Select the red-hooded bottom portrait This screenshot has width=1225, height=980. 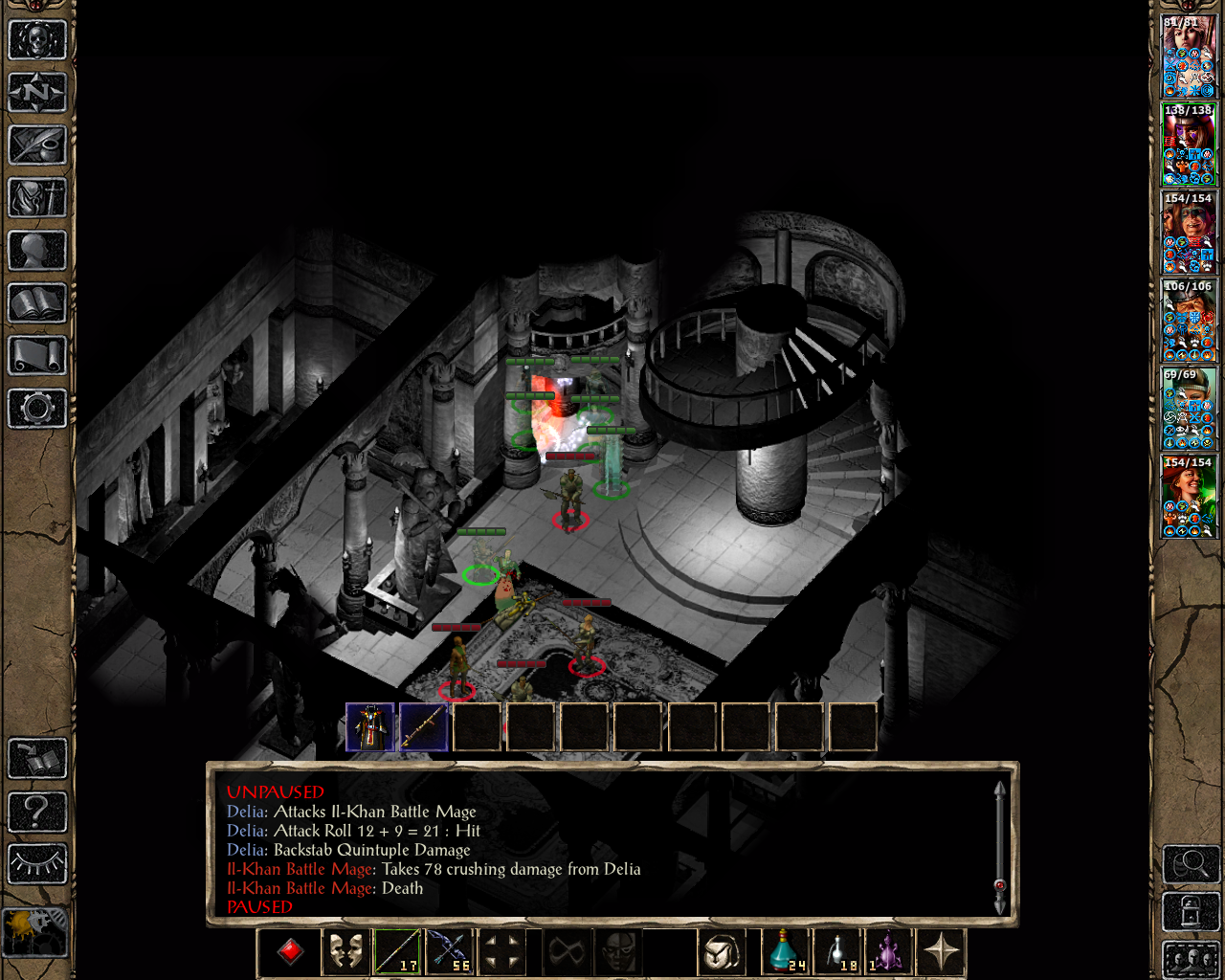1189,497
